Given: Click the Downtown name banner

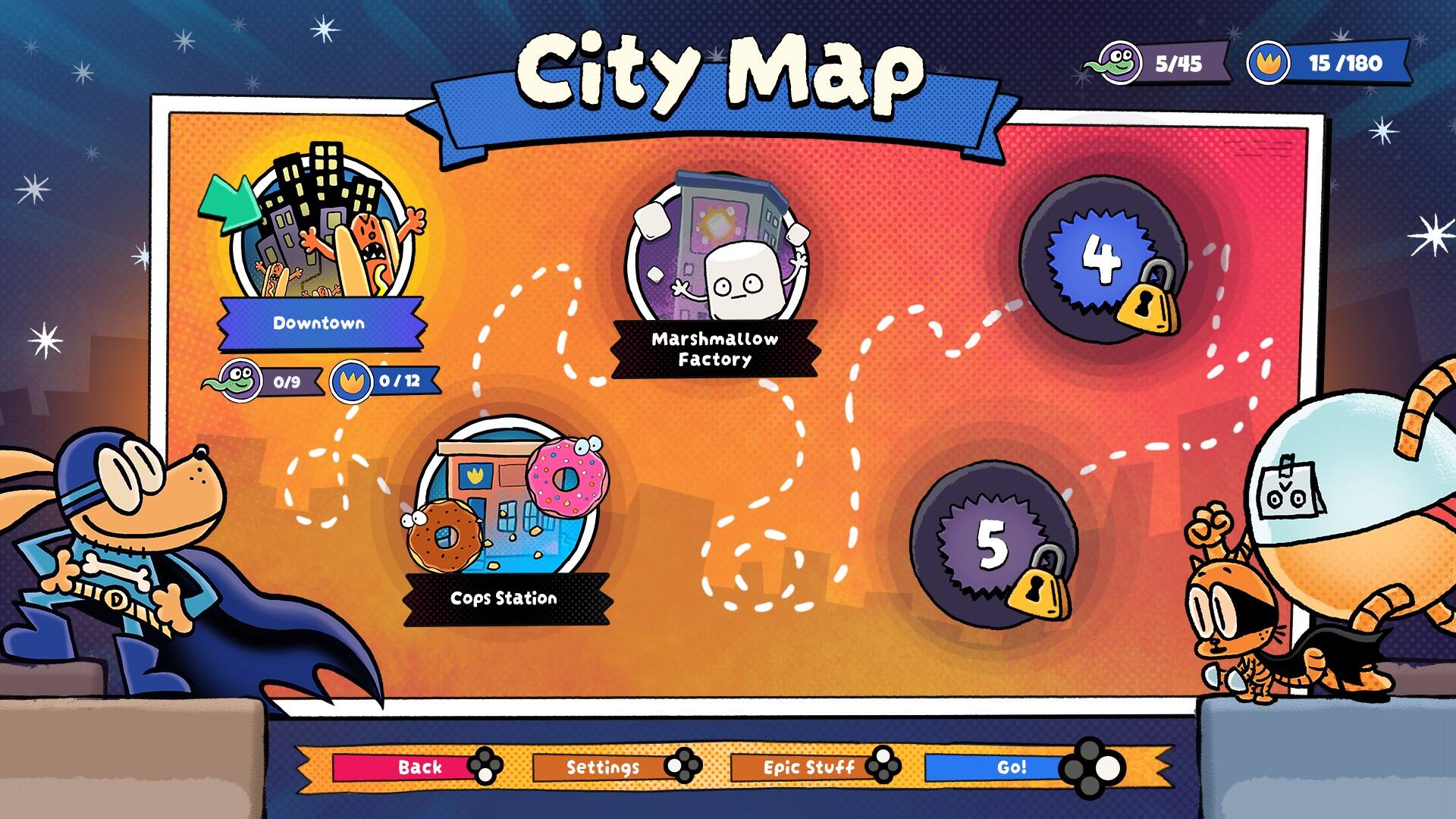Looking at the screenshot, I should (319, 323).
